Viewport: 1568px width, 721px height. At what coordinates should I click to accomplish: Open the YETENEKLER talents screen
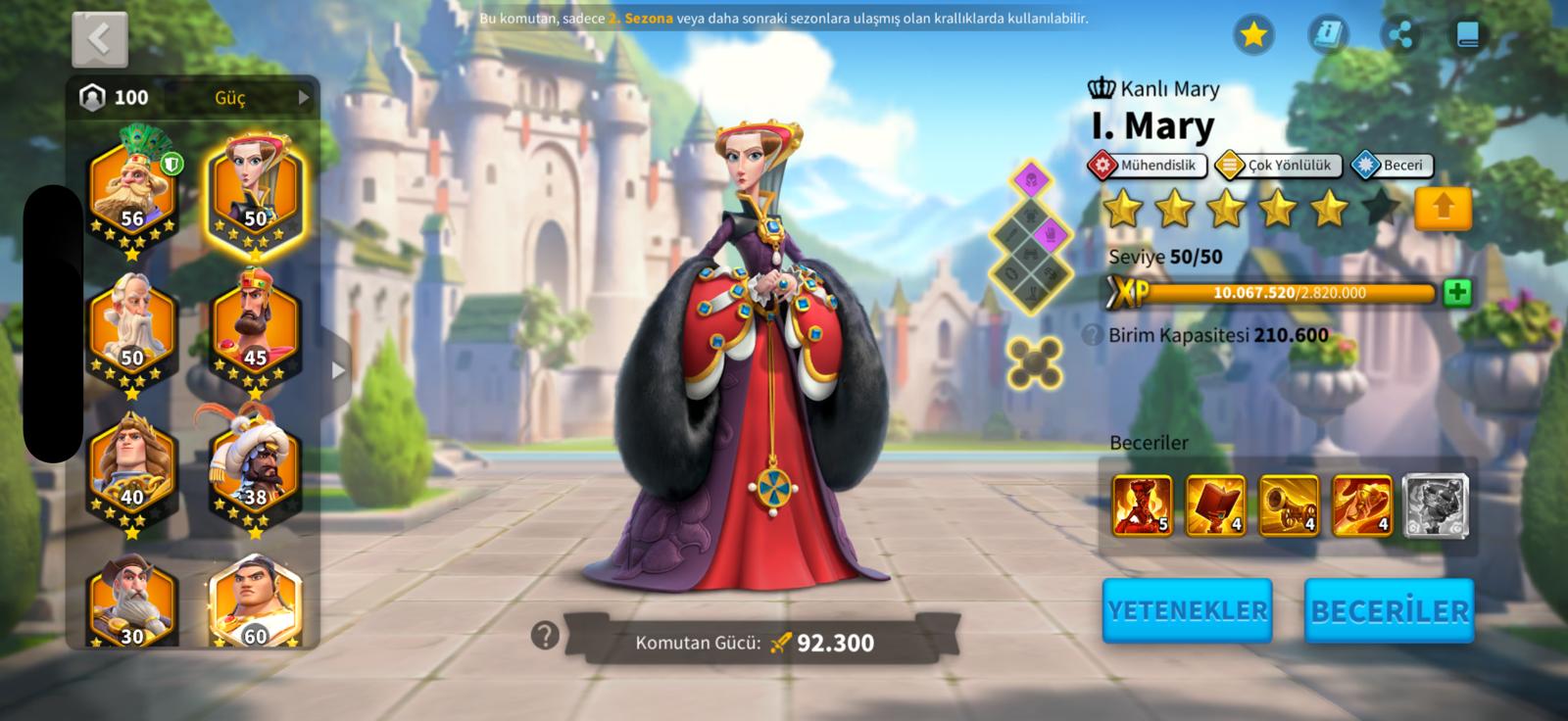click(1187, 610)
